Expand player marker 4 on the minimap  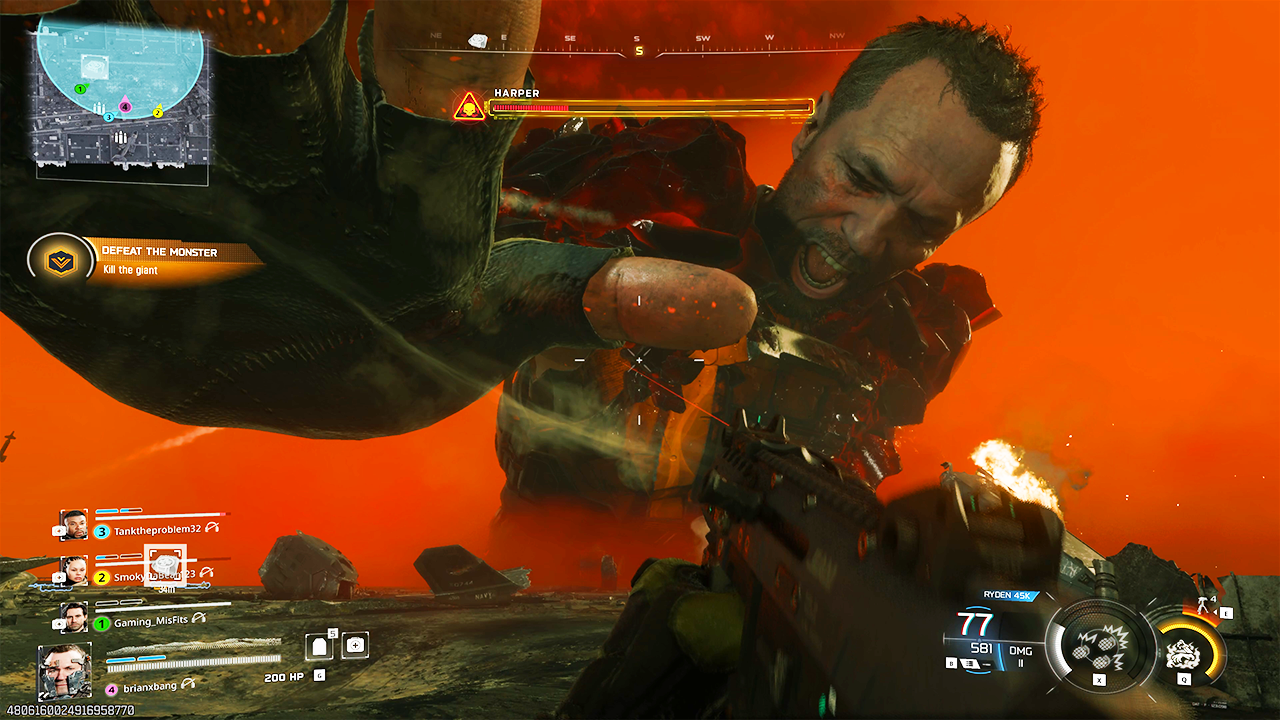pos(125,107)
